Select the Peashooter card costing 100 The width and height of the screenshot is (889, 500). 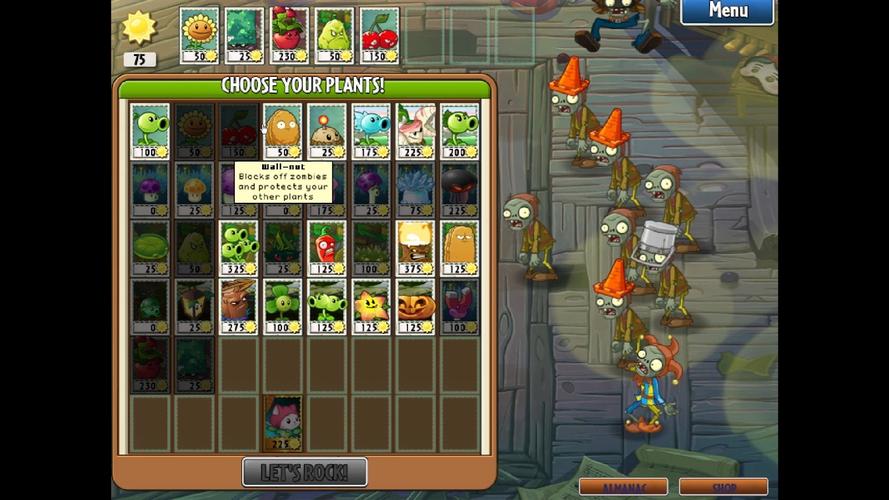pyautogui.click(x=150, y=131)
